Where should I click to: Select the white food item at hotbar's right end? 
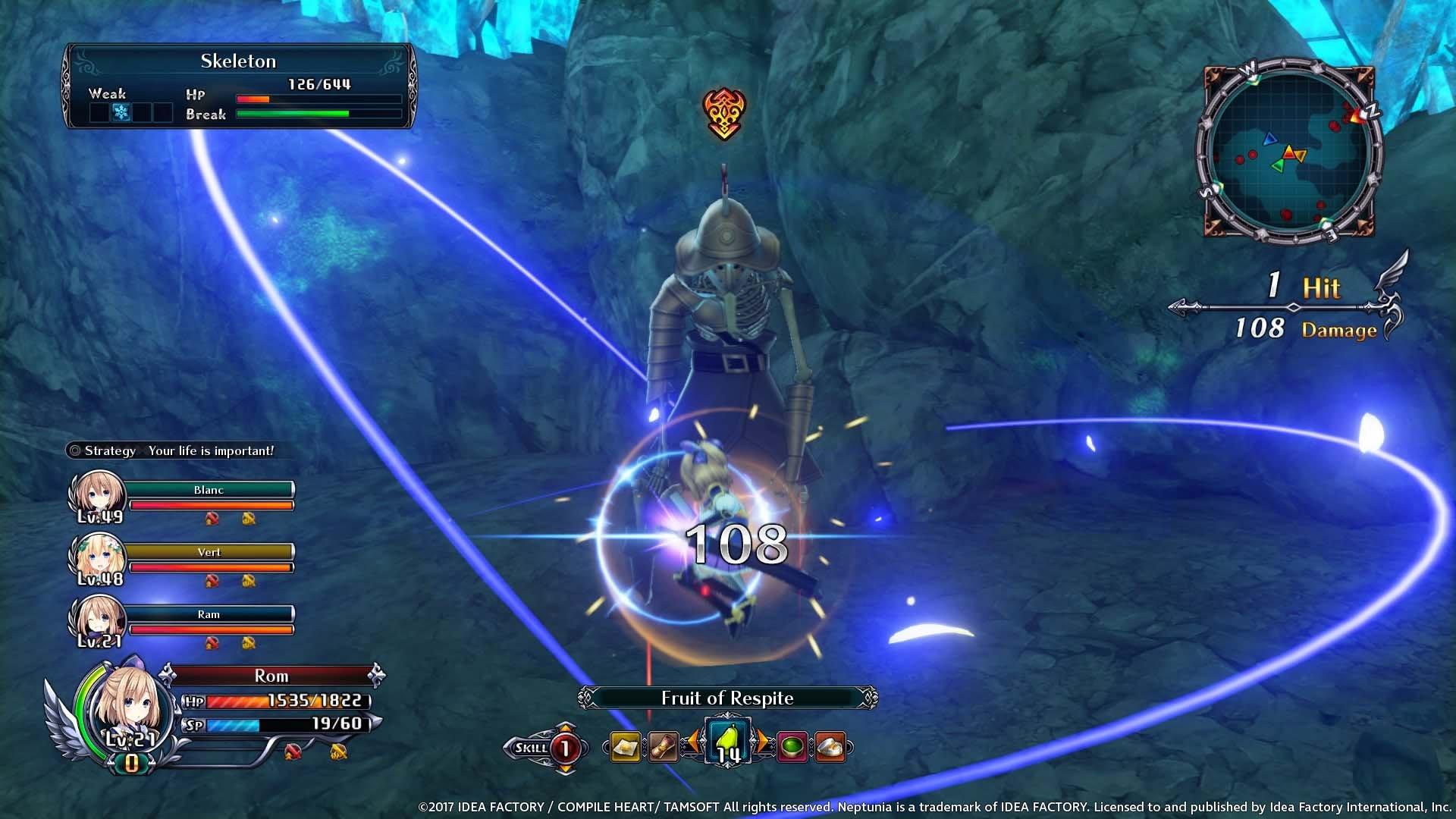(x=829, y=747)
